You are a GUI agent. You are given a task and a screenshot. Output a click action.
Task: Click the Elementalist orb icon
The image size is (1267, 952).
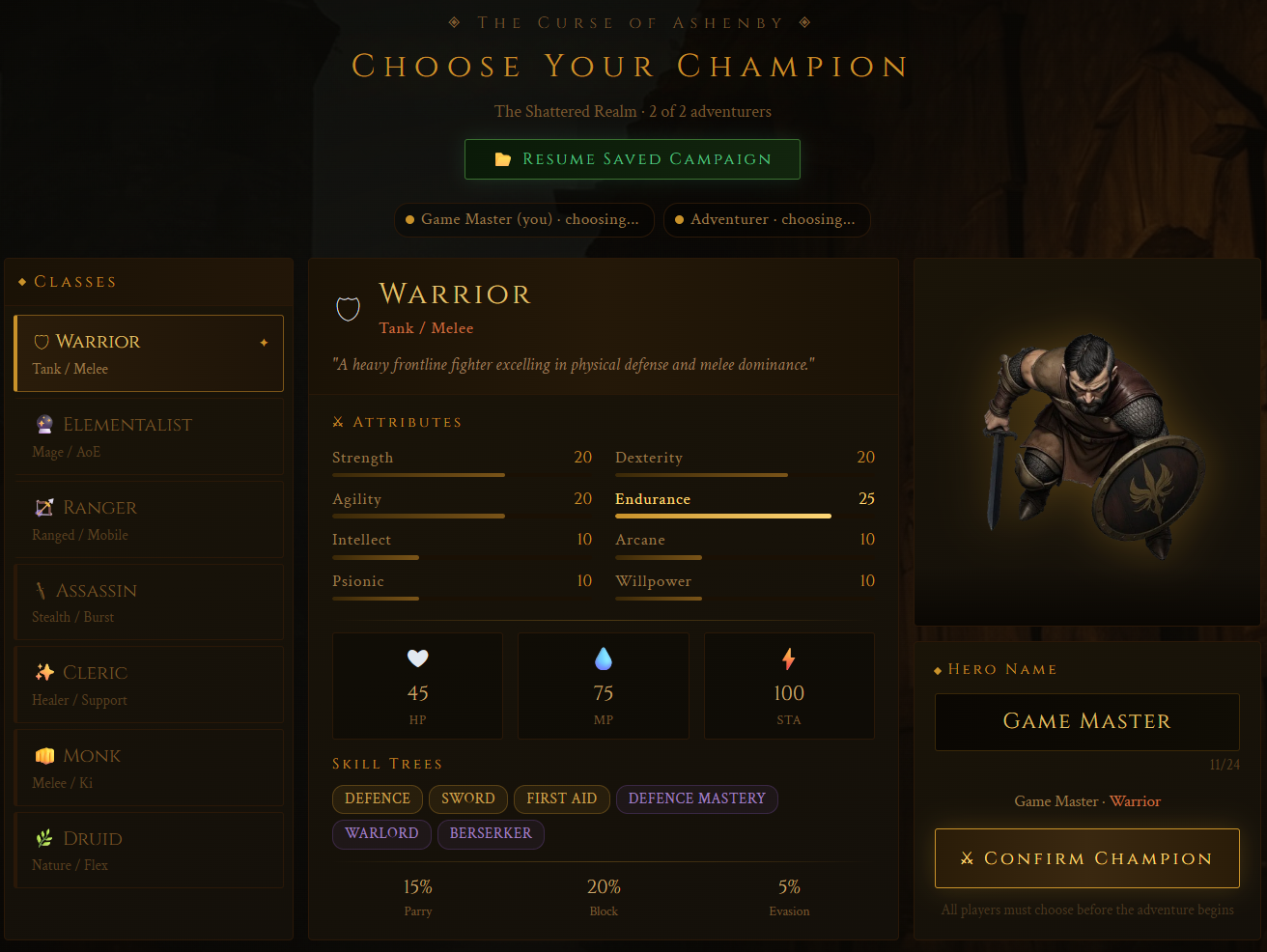click(x=43, y=423)
